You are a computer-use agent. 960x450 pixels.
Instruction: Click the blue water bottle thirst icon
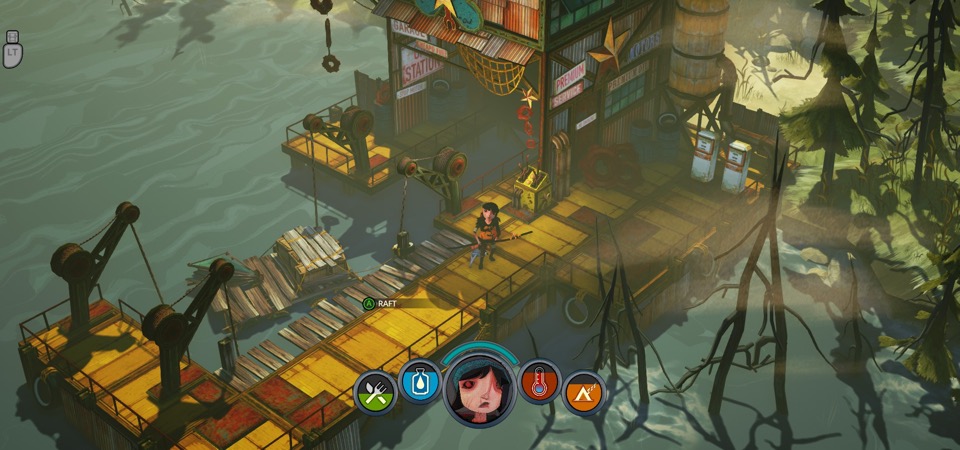(x=420, y=381)
